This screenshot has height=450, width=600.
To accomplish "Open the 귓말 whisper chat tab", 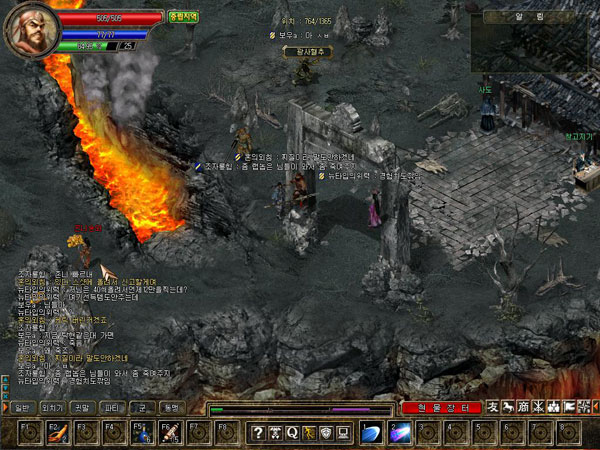I will [82, 408].
